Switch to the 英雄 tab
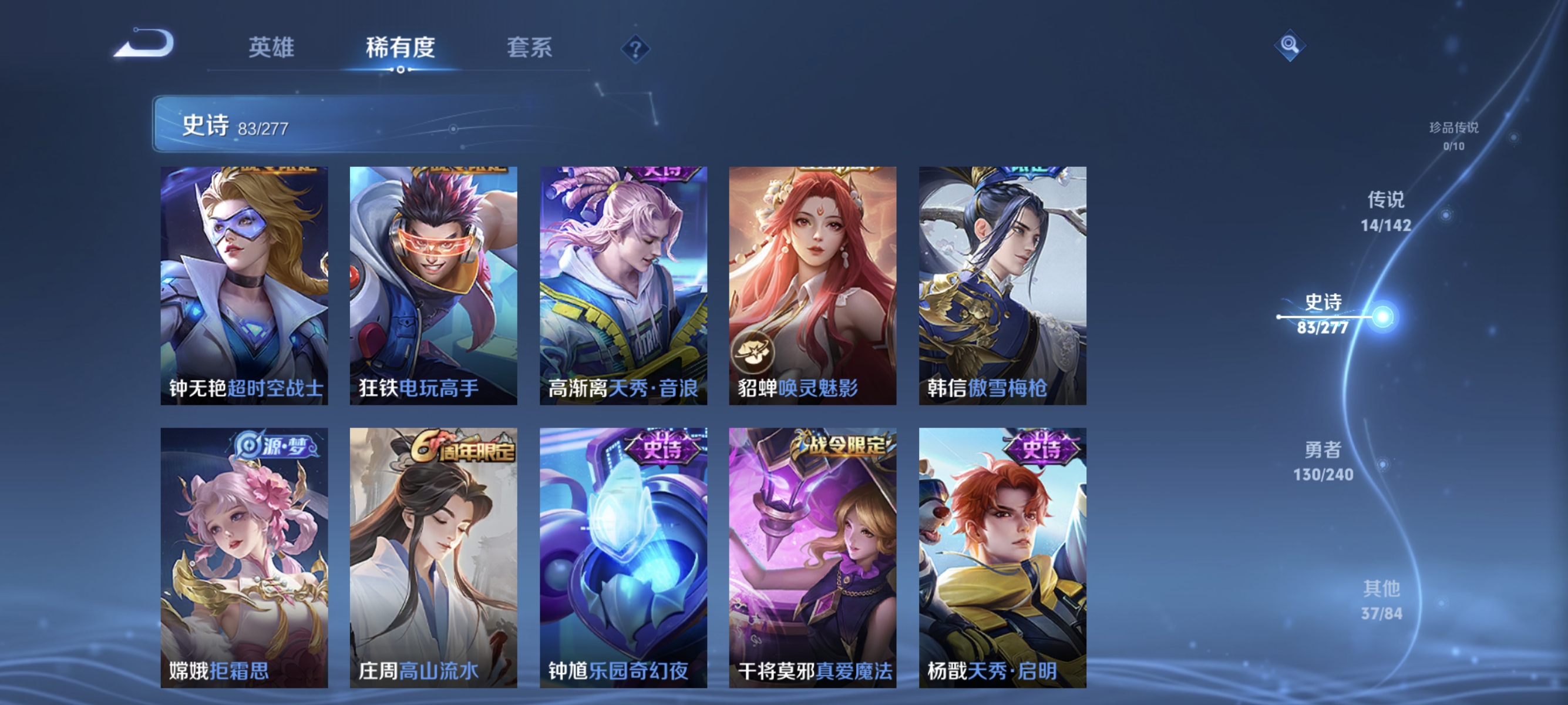 click(271, 49)
